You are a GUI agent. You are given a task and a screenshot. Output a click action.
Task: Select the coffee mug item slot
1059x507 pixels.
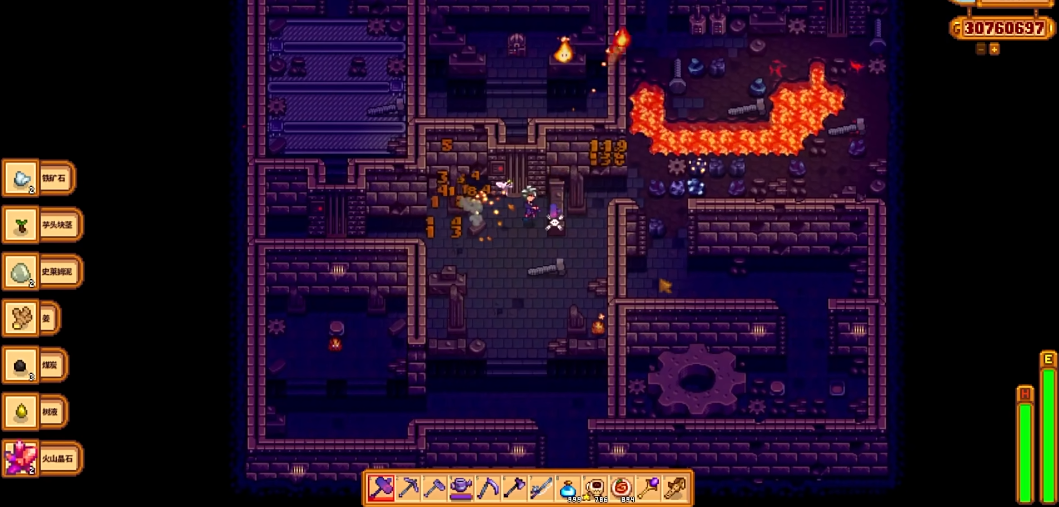click(x=595, y=488)
